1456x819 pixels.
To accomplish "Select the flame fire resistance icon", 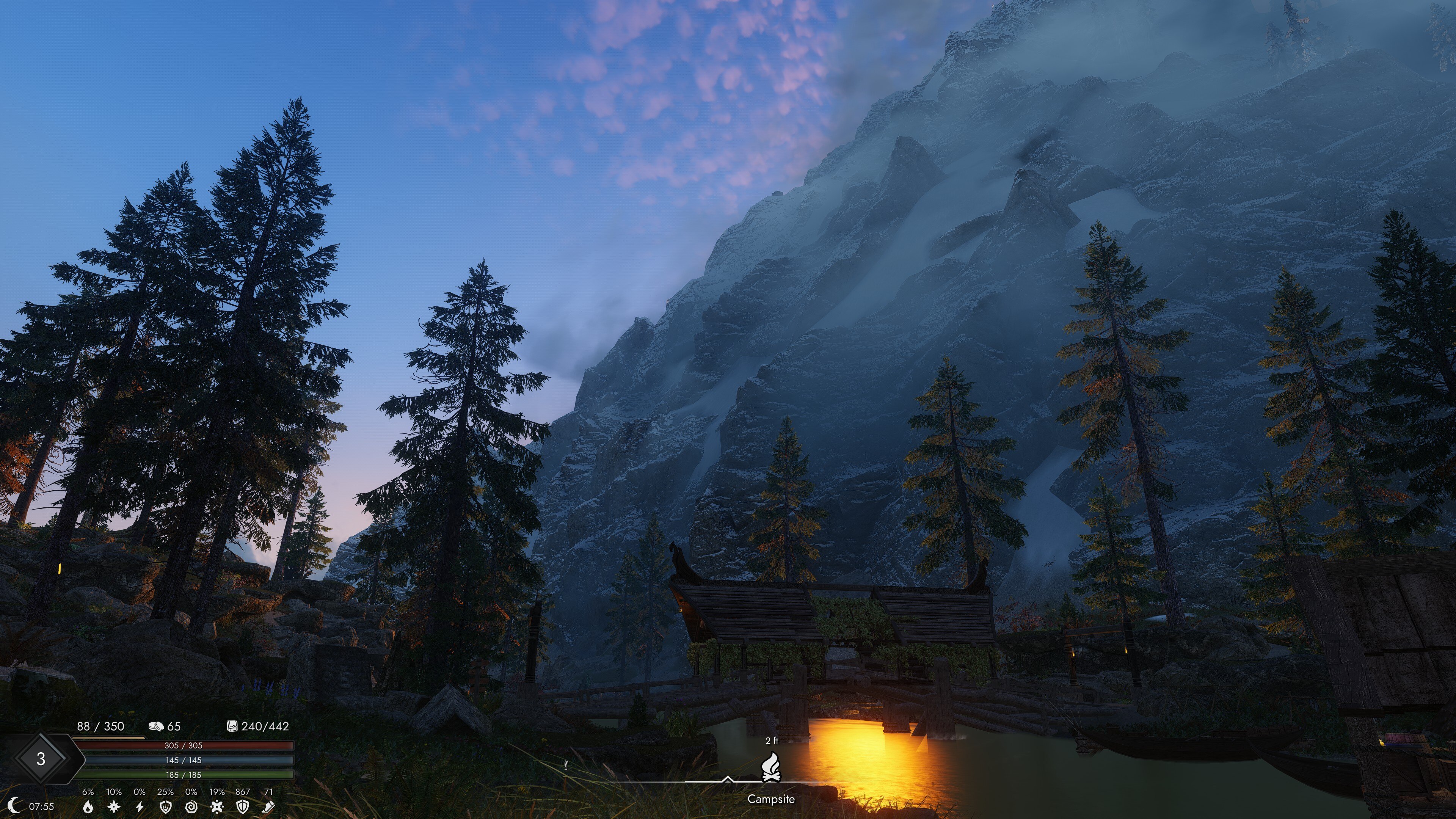I will [x=88, y=806].
